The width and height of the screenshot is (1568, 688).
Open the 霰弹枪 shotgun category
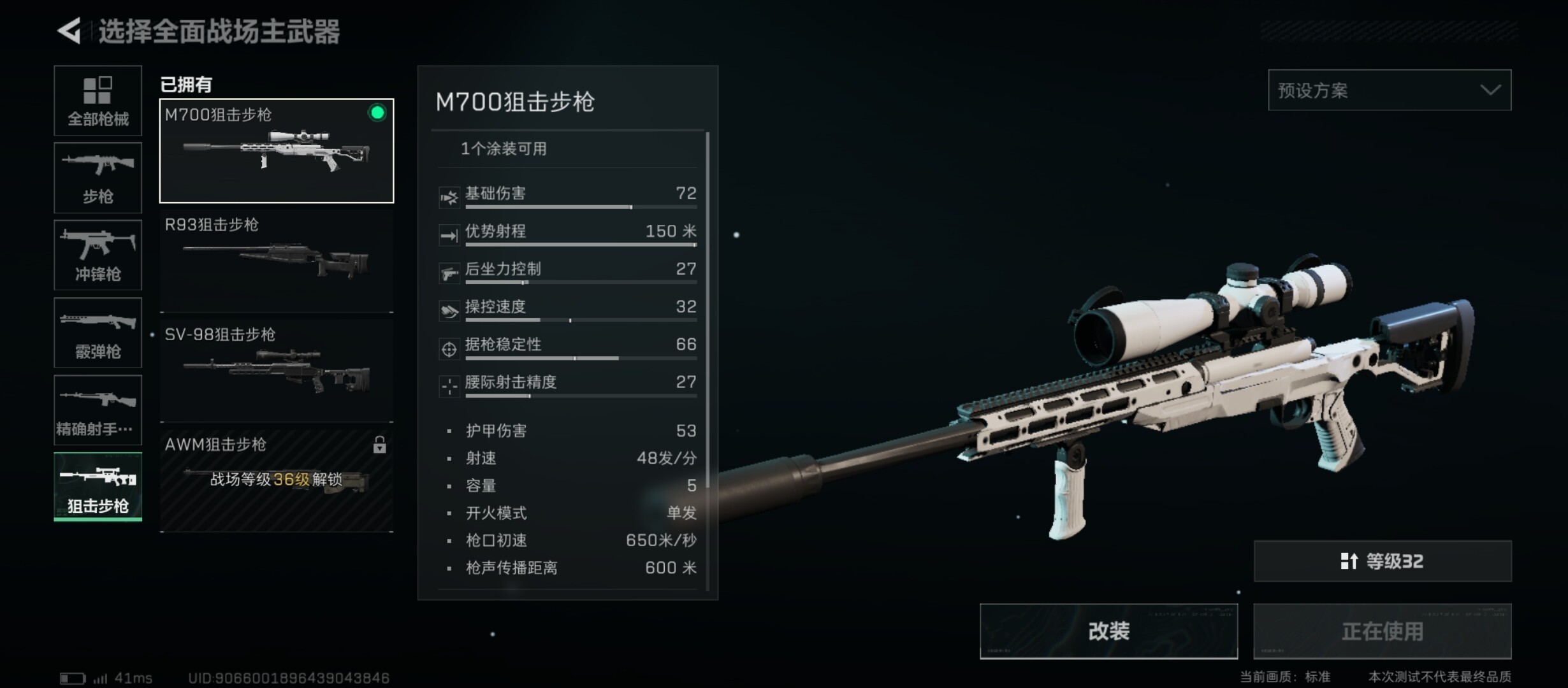tap(97, 333)
